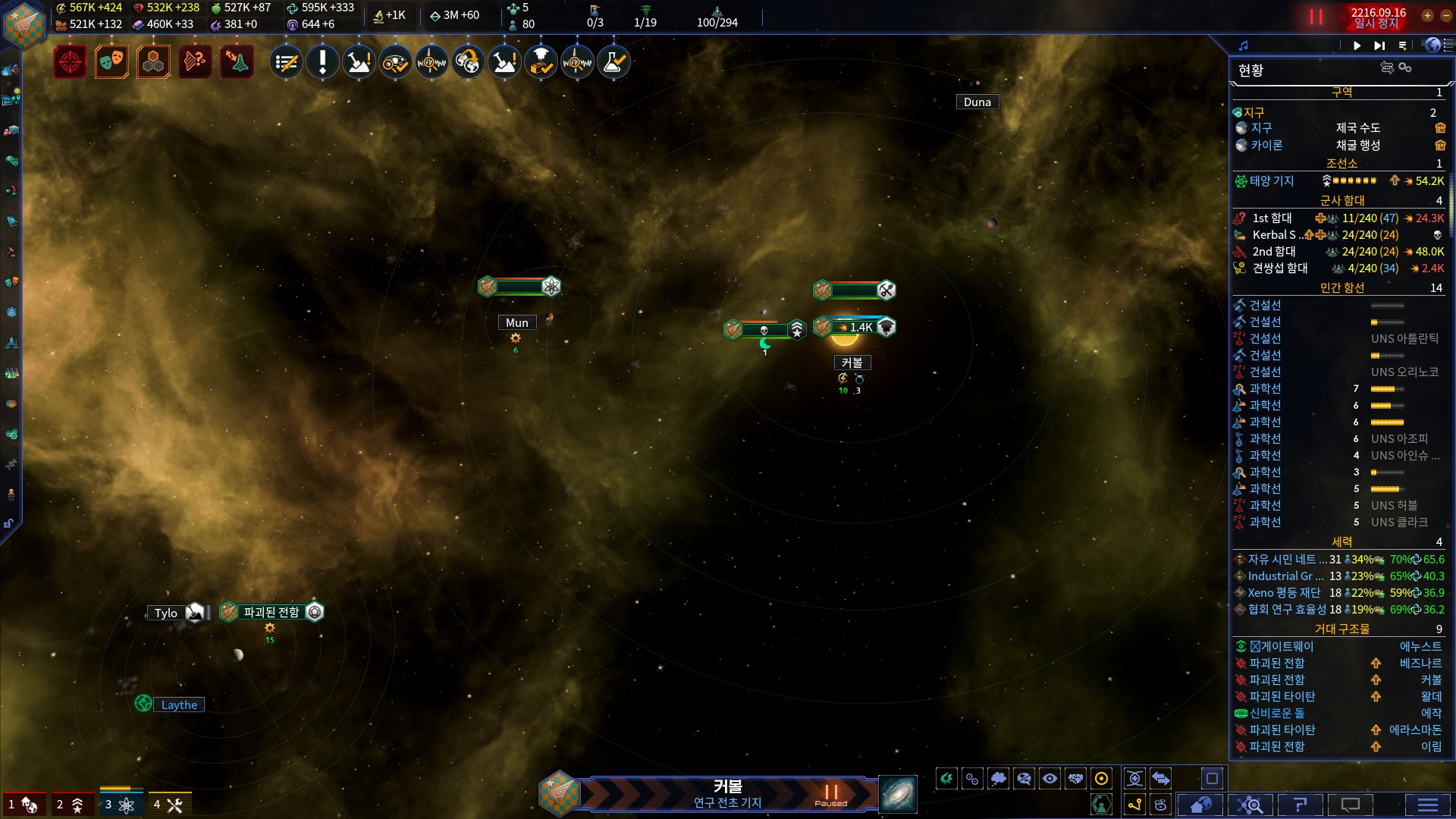Image resolution: width=1456 pixels, height=819 pixels.
Task: Select the 1st 함대 military fleet
Action: [1272, 218]
